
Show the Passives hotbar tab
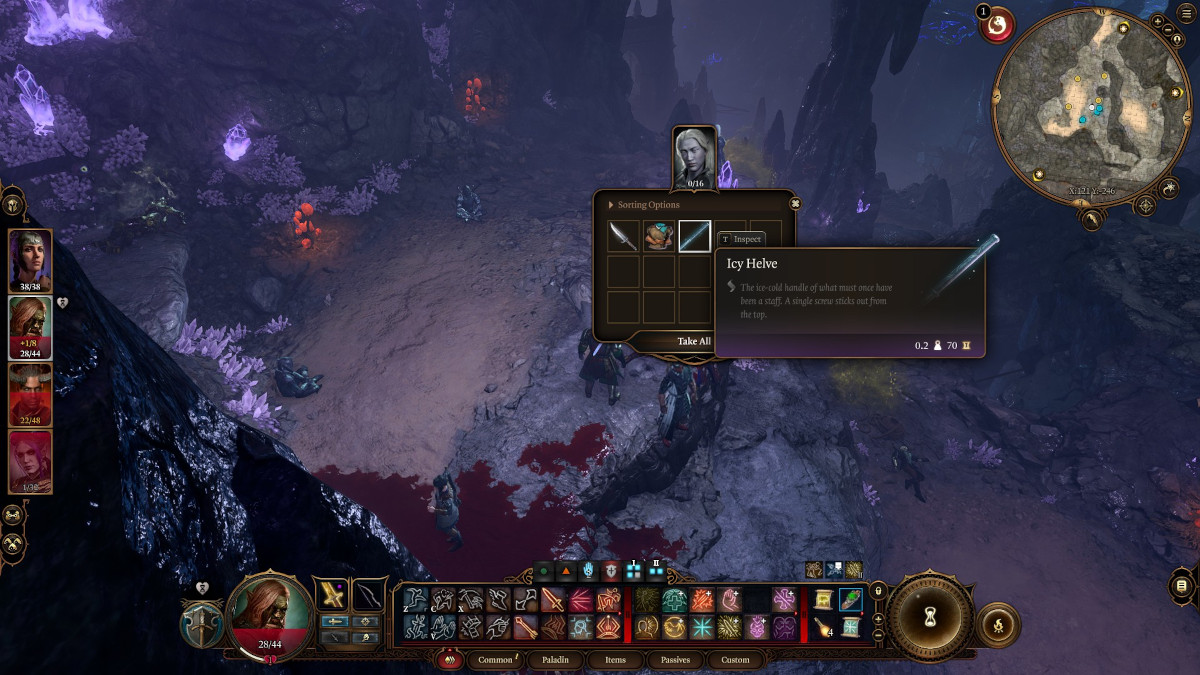click(x=674, y=660)
